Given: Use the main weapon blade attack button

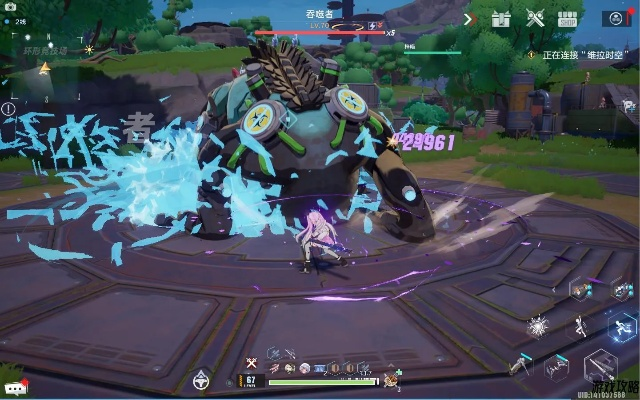Looking at the screenshot, I should [600, 364].
